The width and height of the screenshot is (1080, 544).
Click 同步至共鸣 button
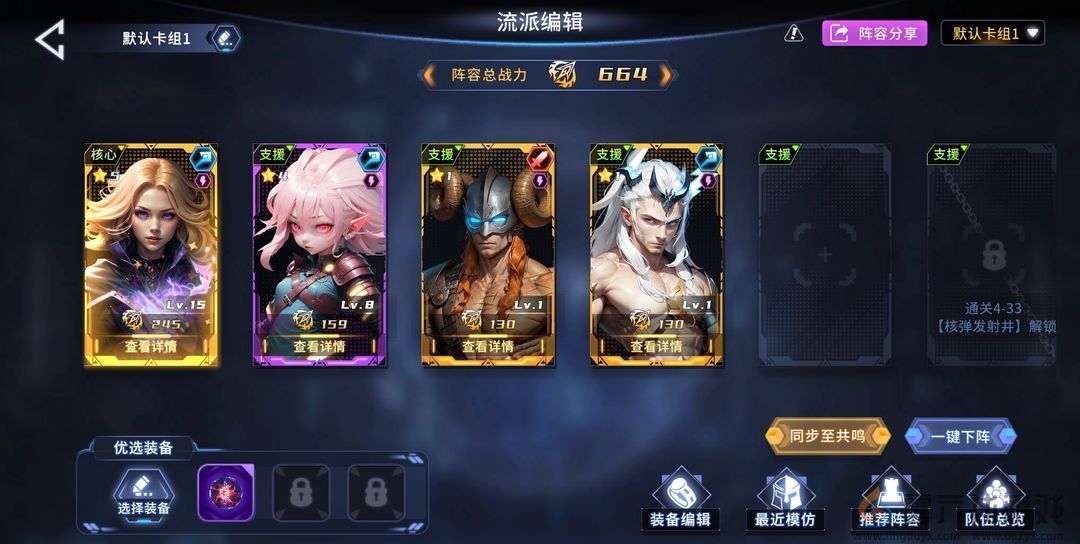click(x=826, y=436)
